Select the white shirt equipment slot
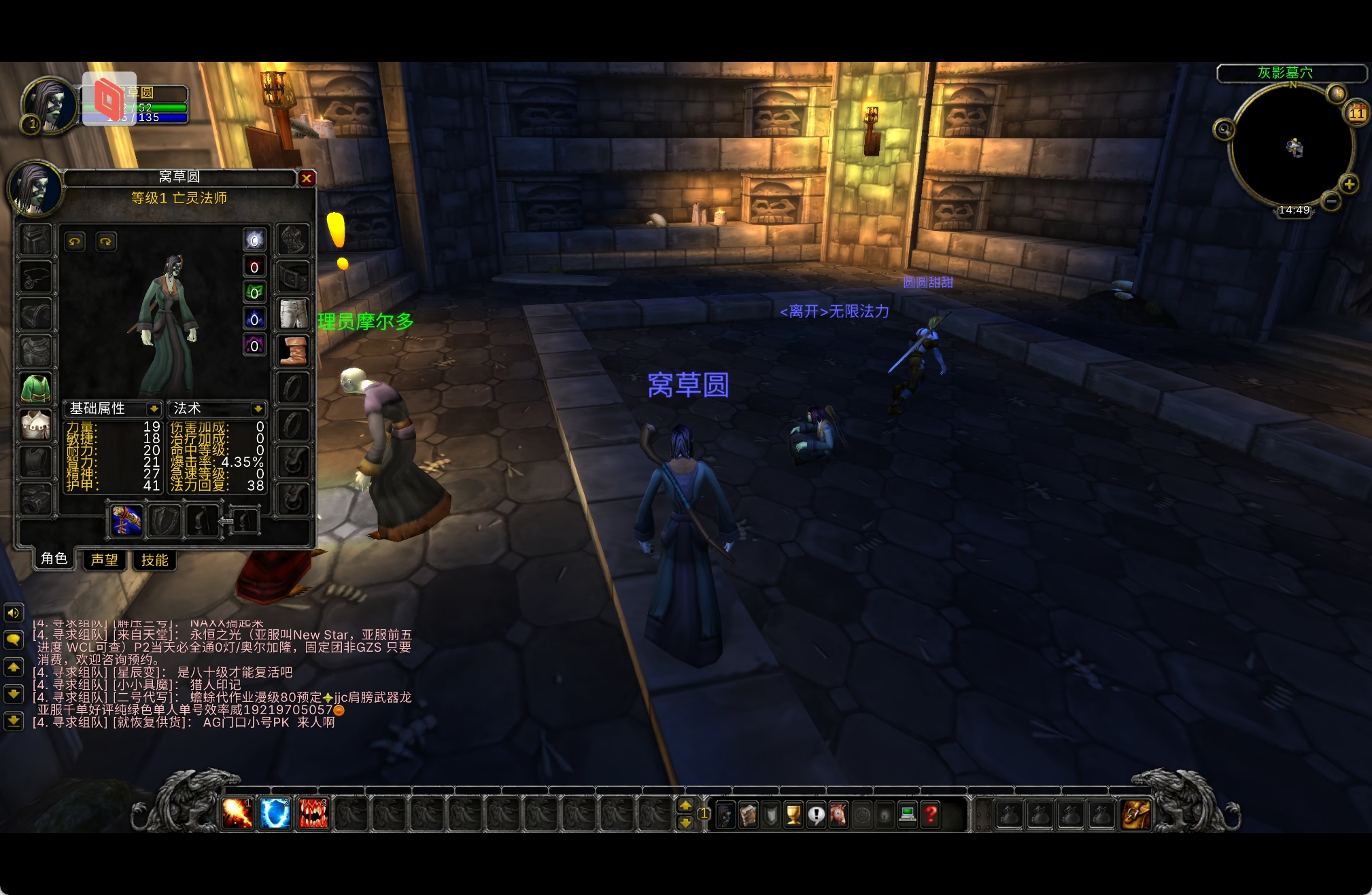 35,425
